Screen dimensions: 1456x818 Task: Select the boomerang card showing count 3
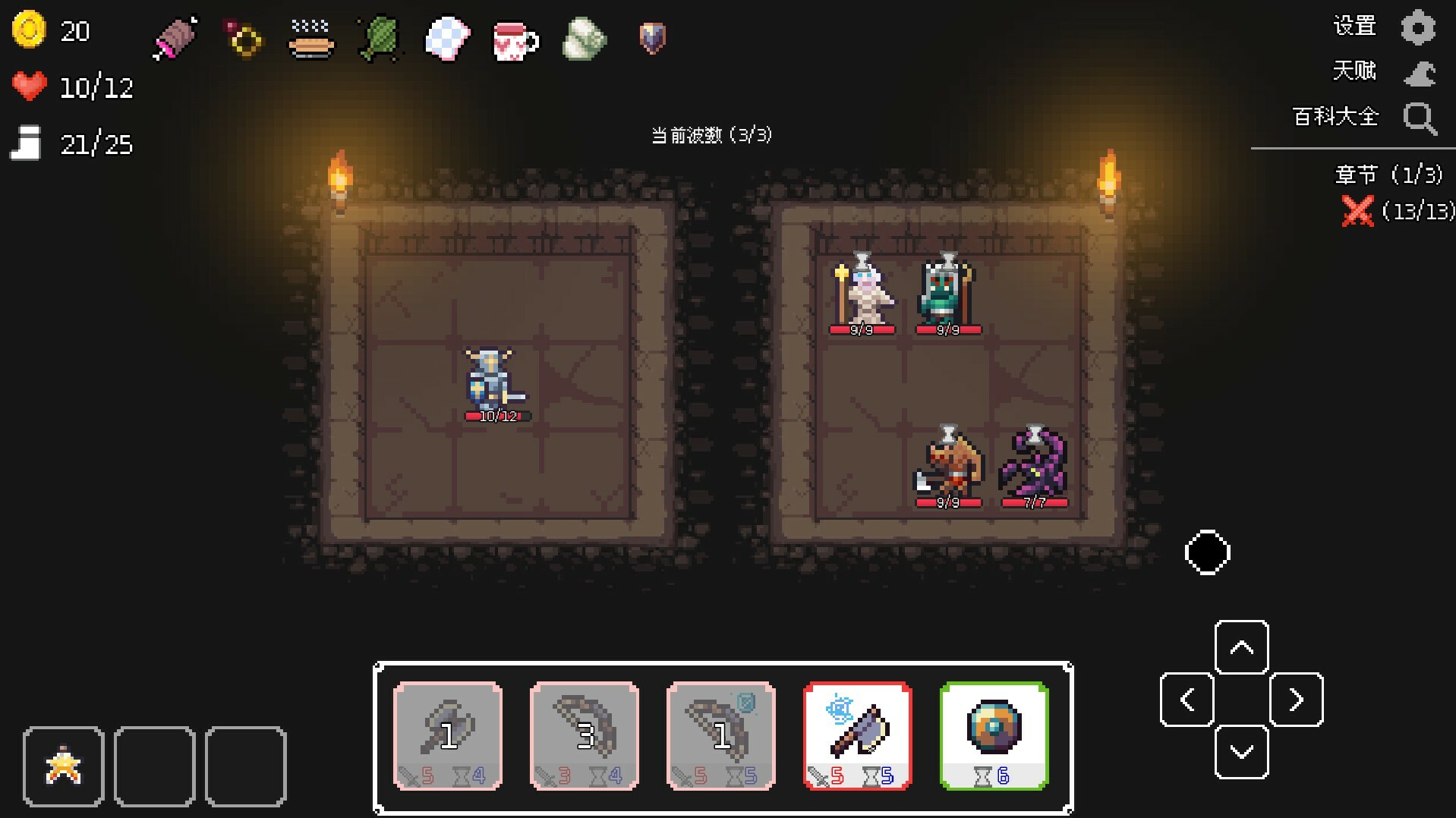tap(584, 736)
